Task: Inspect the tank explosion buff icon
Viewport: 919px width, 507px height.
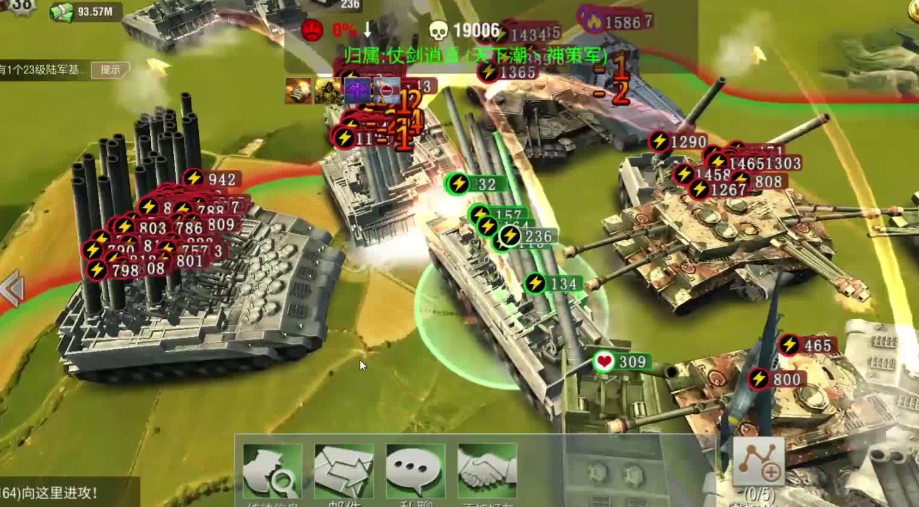Action: [298, 91]
